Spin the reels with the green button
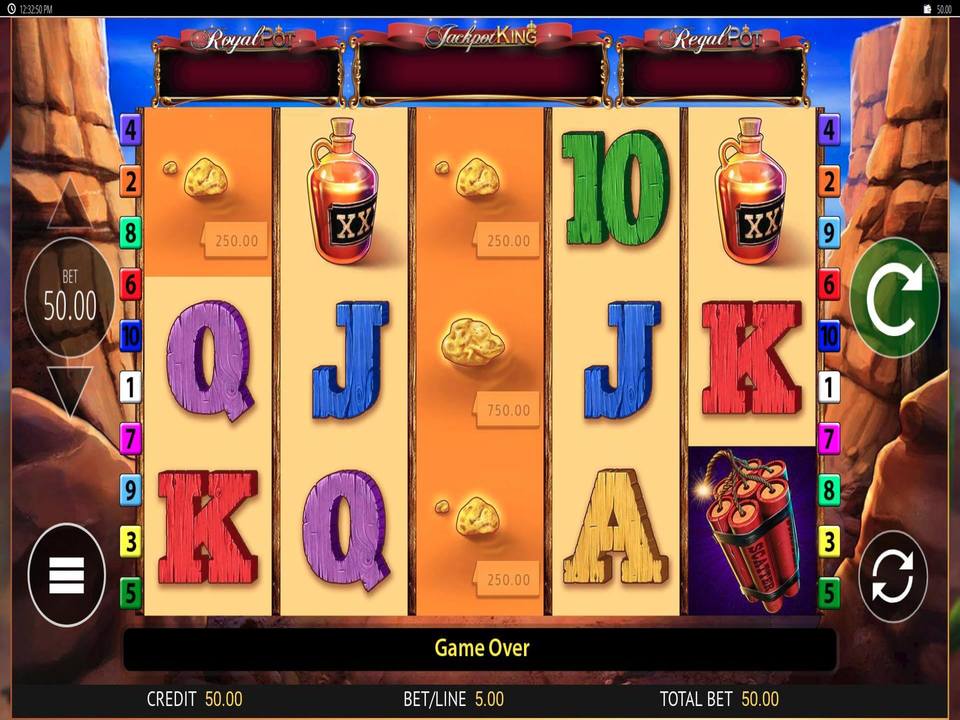This screenshot has width=960, height=720. (894, 297)
